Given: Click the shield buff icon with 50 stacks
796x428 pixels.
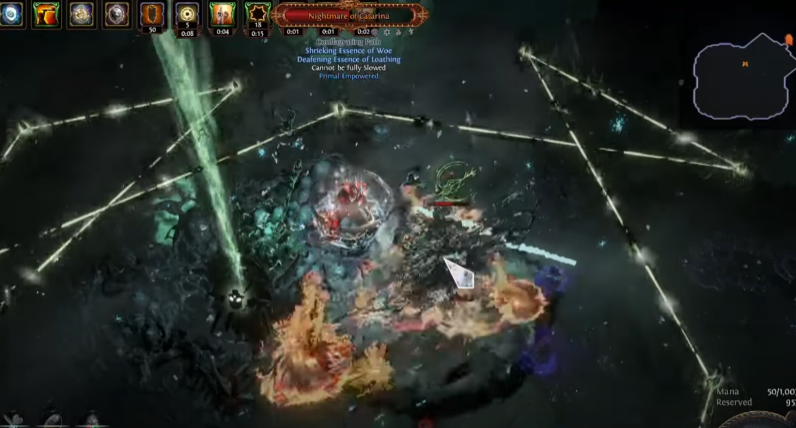Looking at the screenshot, I should pyautogui.click(x=152, y=14).
